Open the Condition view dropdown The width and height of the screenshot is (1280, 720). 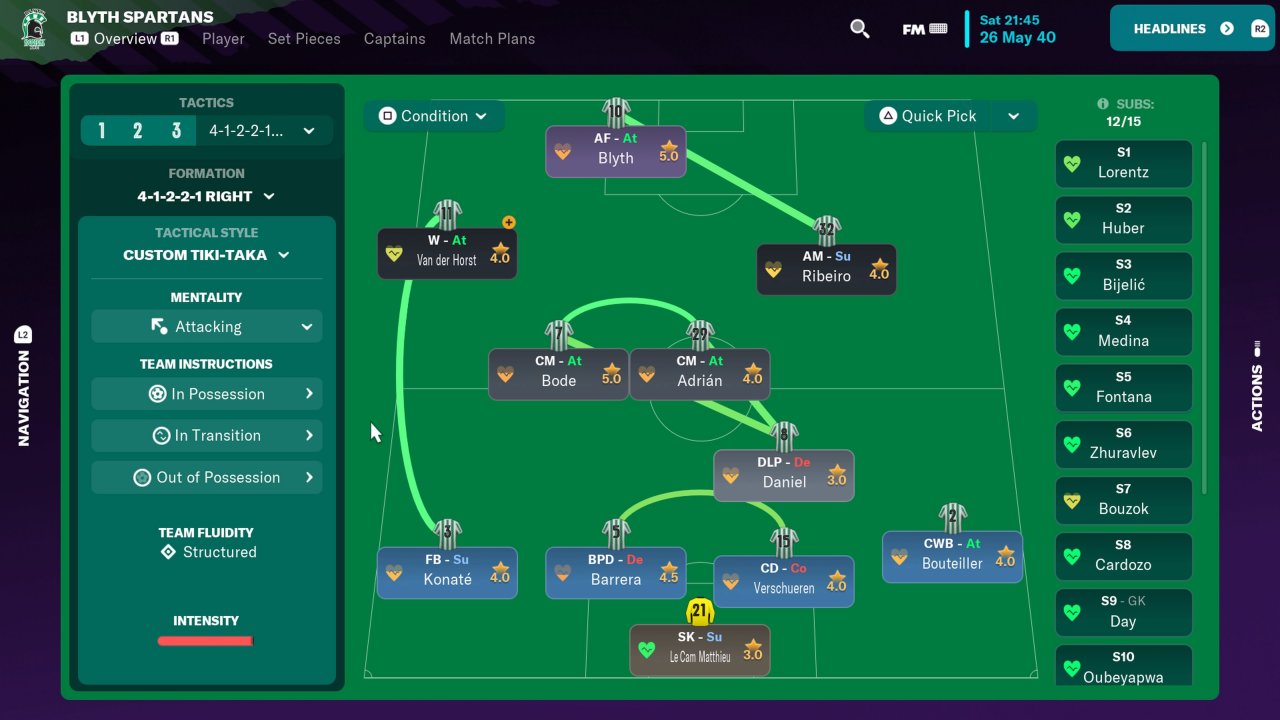[x=434, y=116]
